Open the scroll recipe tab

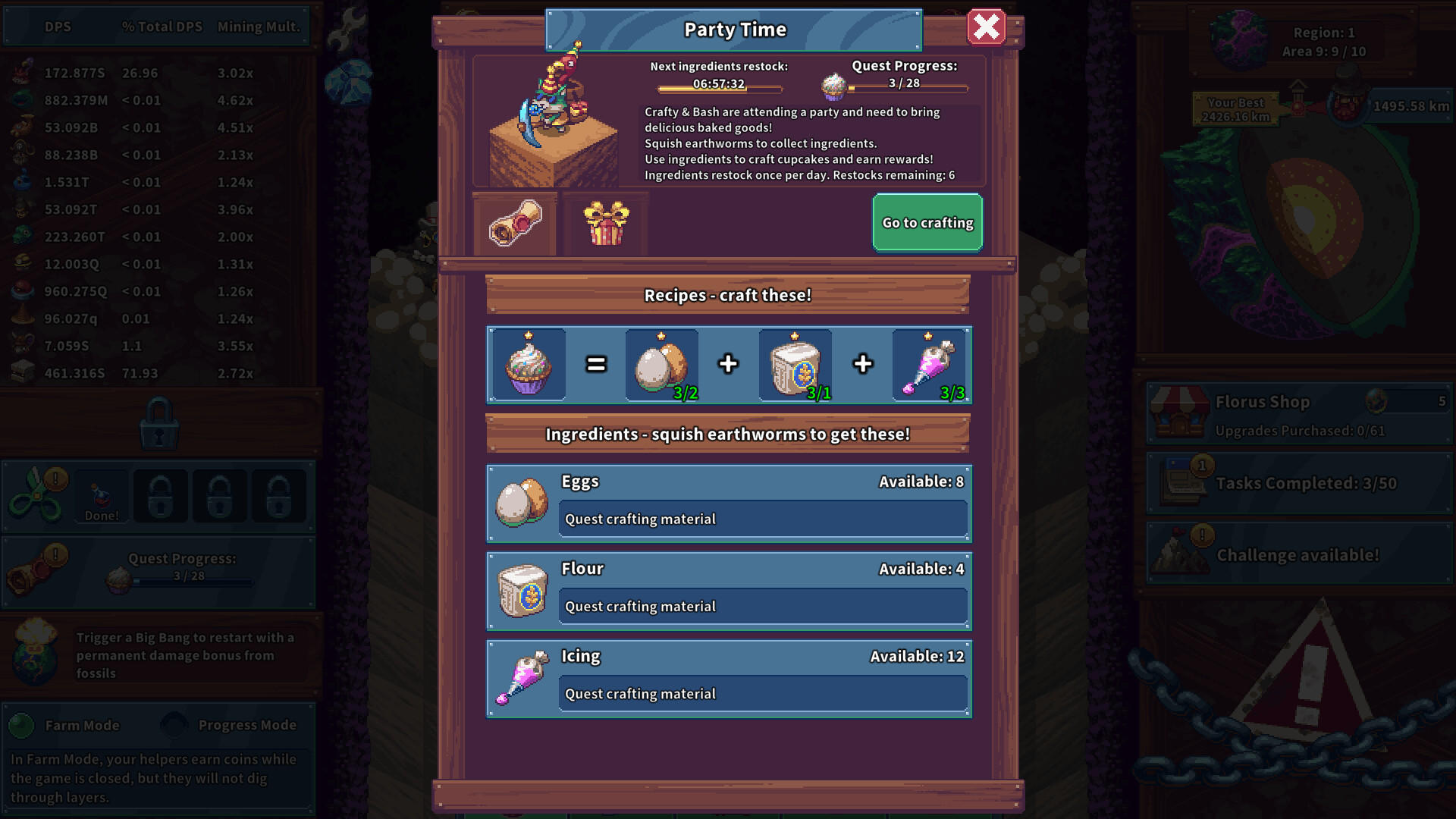(x=516, y=222)
